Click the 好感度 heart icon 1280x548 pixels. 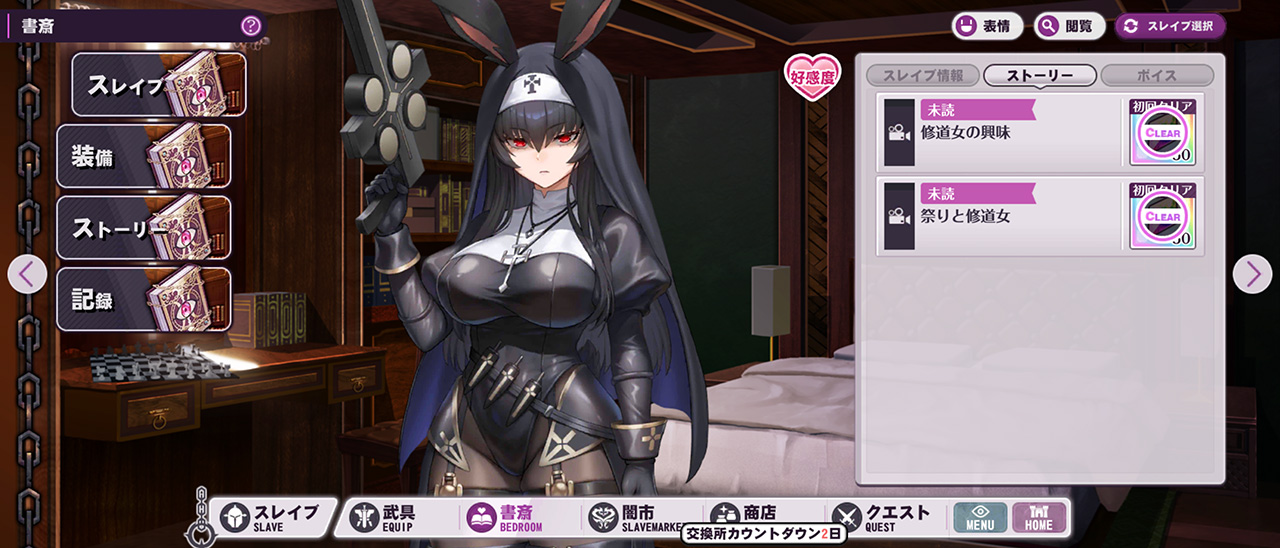coord(812,76)
